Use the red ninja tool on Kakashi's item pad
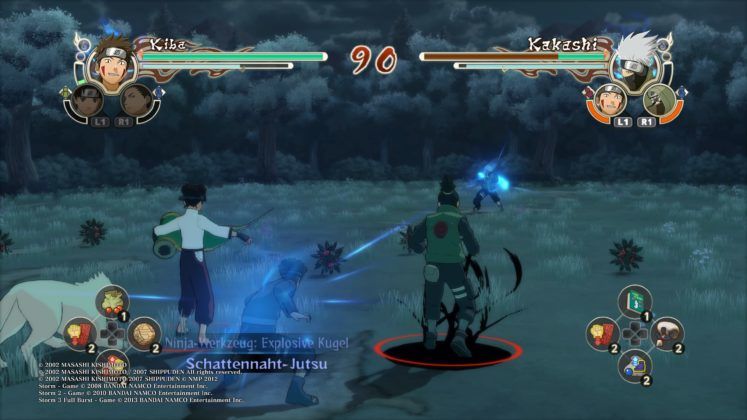The image size is (747, 420). coord(603,331)
